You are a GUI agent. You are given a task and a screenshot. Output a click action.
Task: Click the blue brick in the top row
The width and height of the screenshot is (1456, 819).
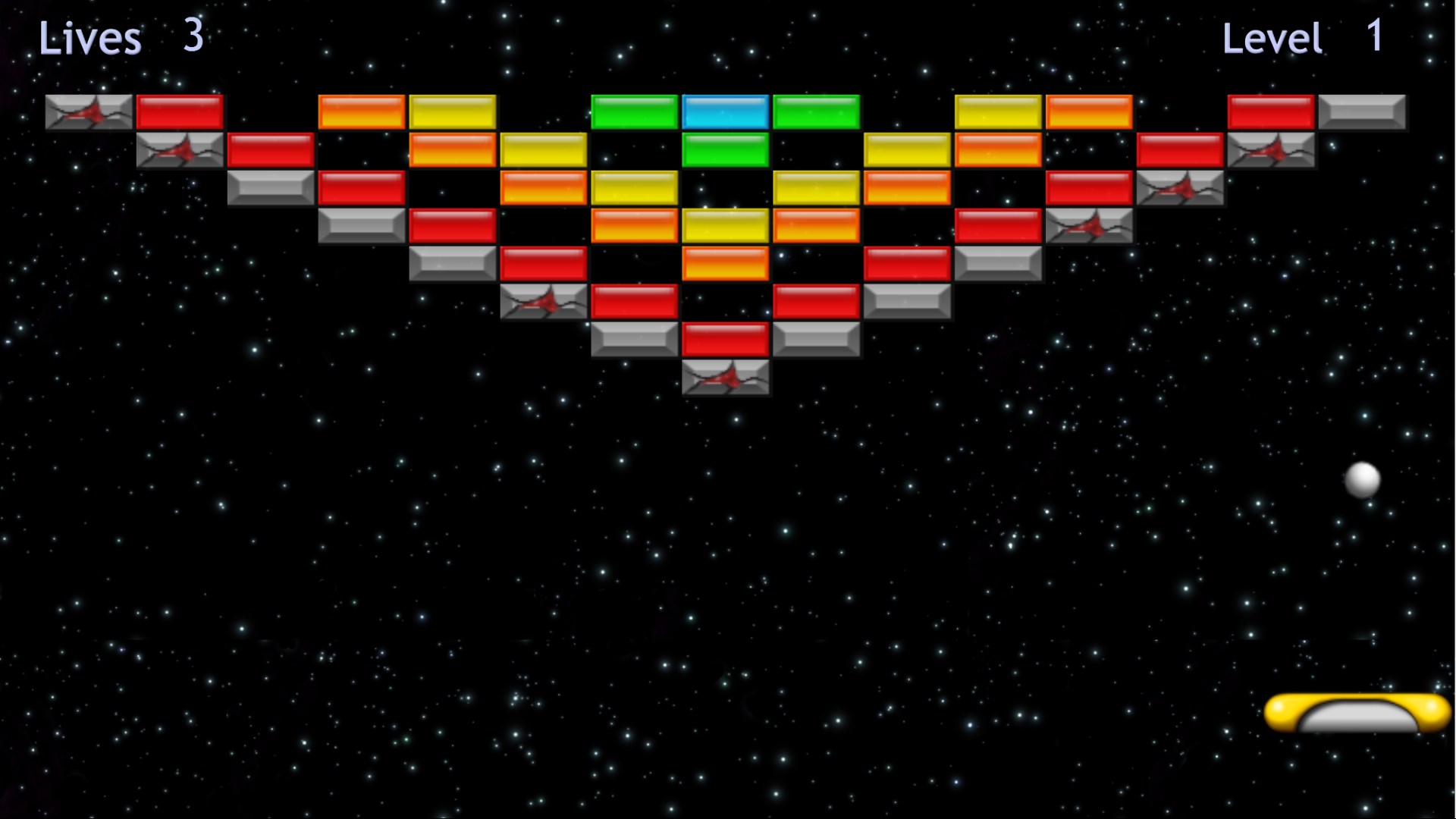point(724,111)
